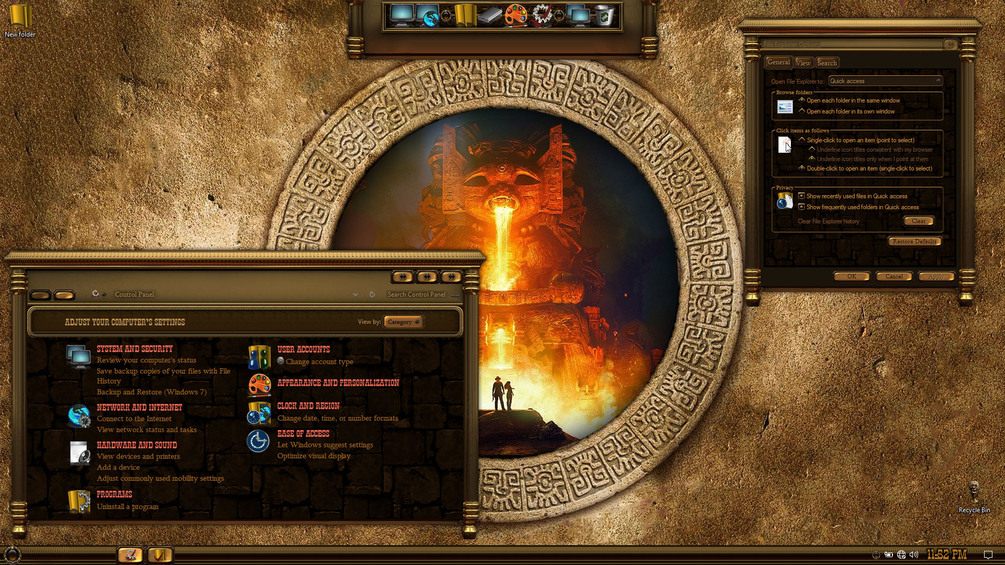Open the recycle bin icon in top dock
Screen dimensions: 1005x565
pos(605,15)
